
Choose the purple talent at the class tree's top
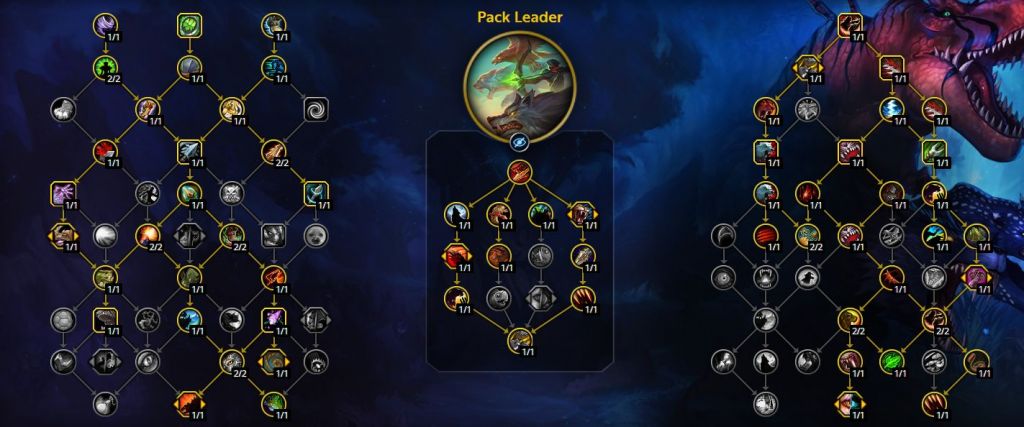tap(106, 25)
